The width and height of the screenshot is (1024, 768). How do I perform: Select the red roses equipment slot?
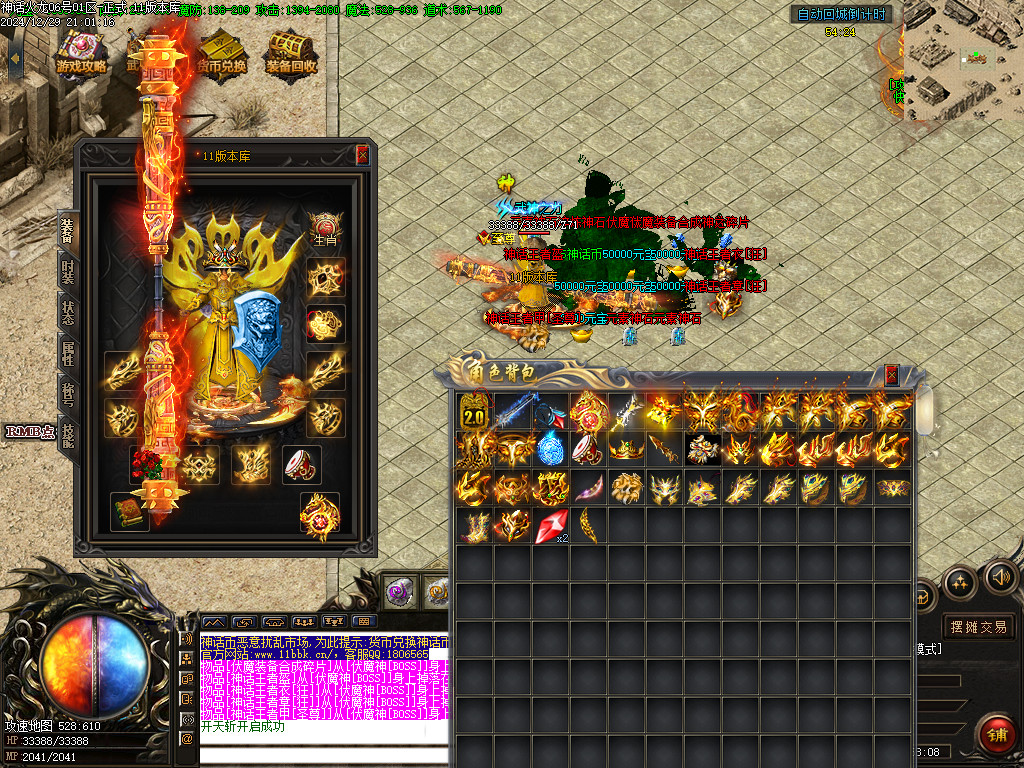click(x=150, y=463)
